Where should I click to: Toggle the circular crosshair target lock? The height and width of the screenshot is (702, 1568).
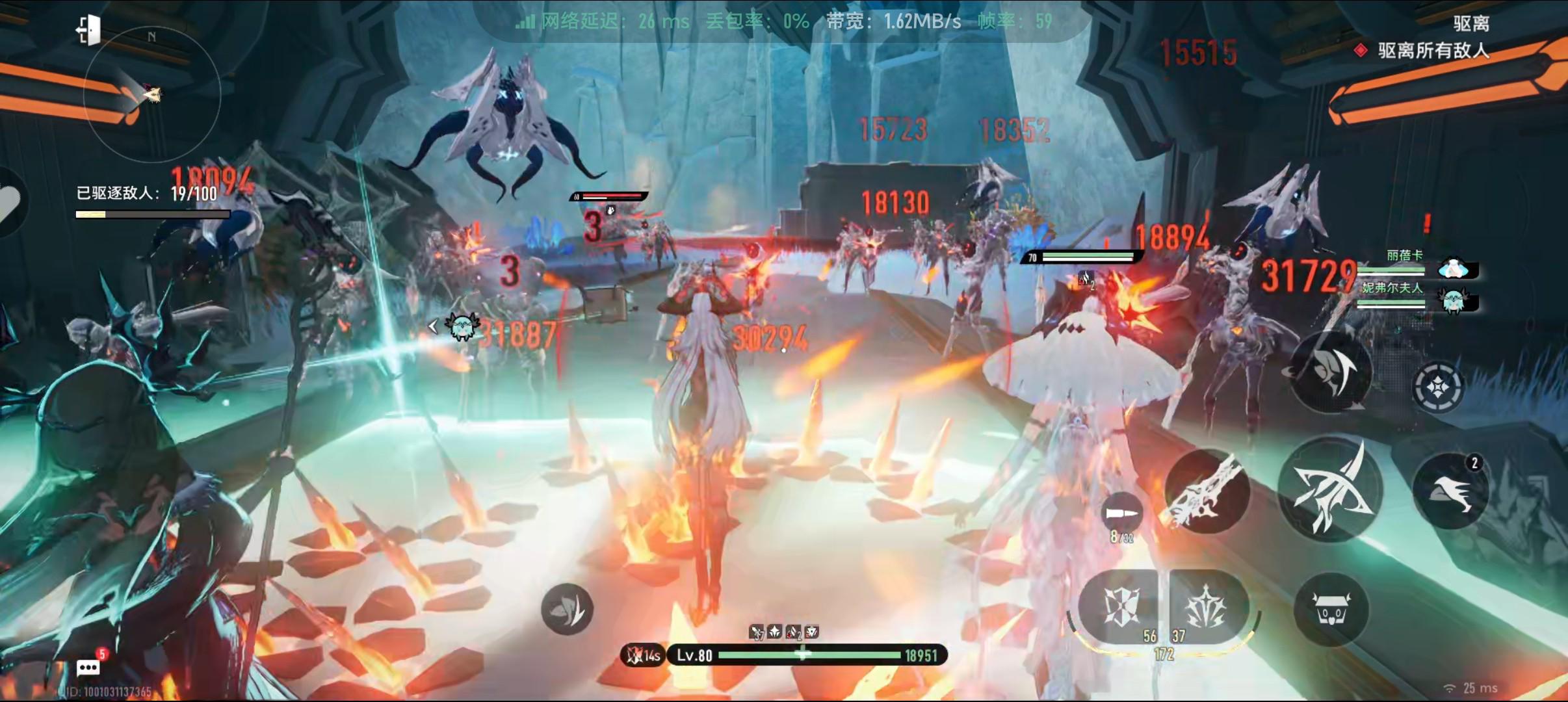(1437, 387)
